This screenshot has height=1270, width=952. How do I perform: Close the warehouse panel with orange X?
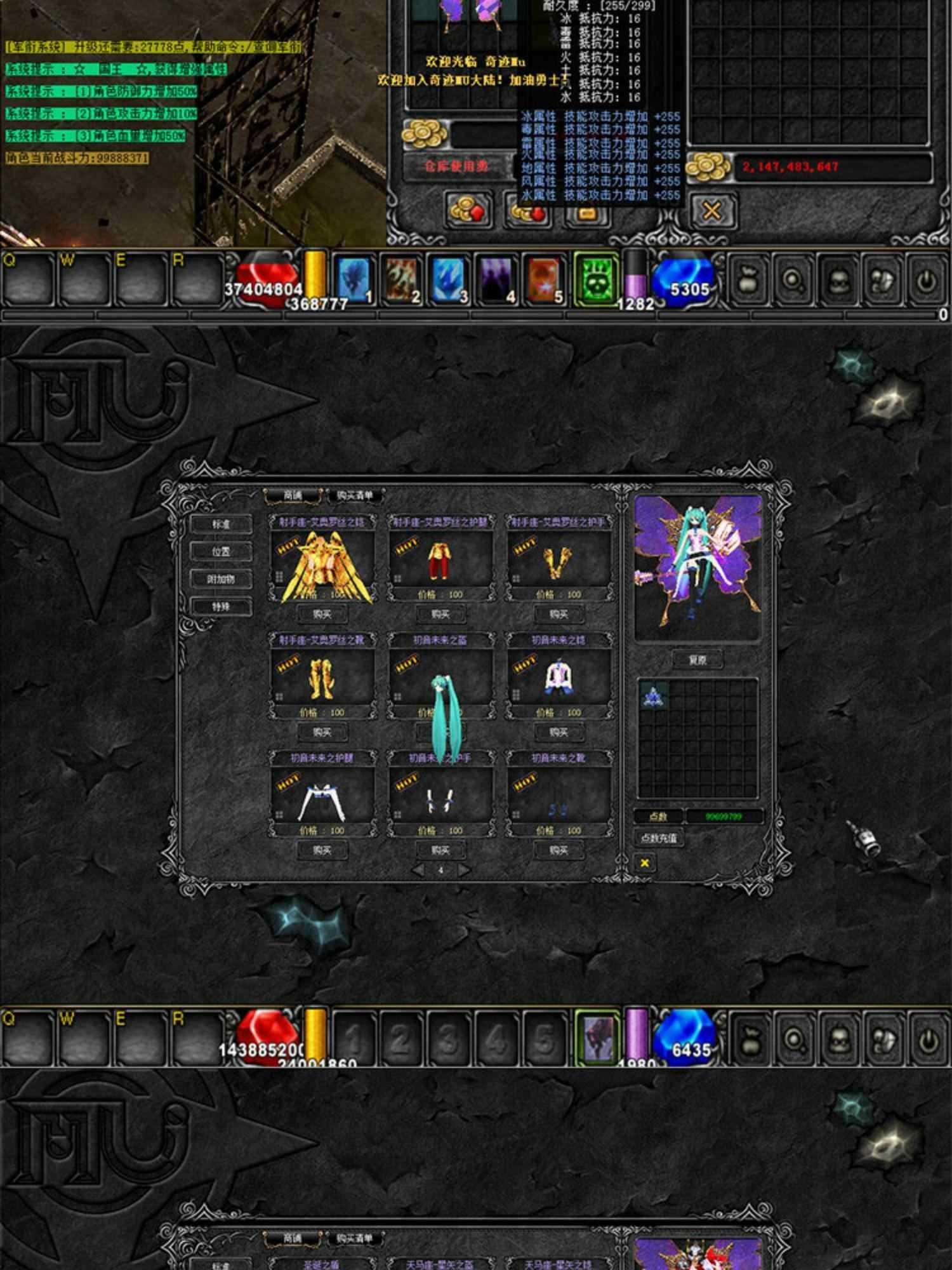[711, 211]
